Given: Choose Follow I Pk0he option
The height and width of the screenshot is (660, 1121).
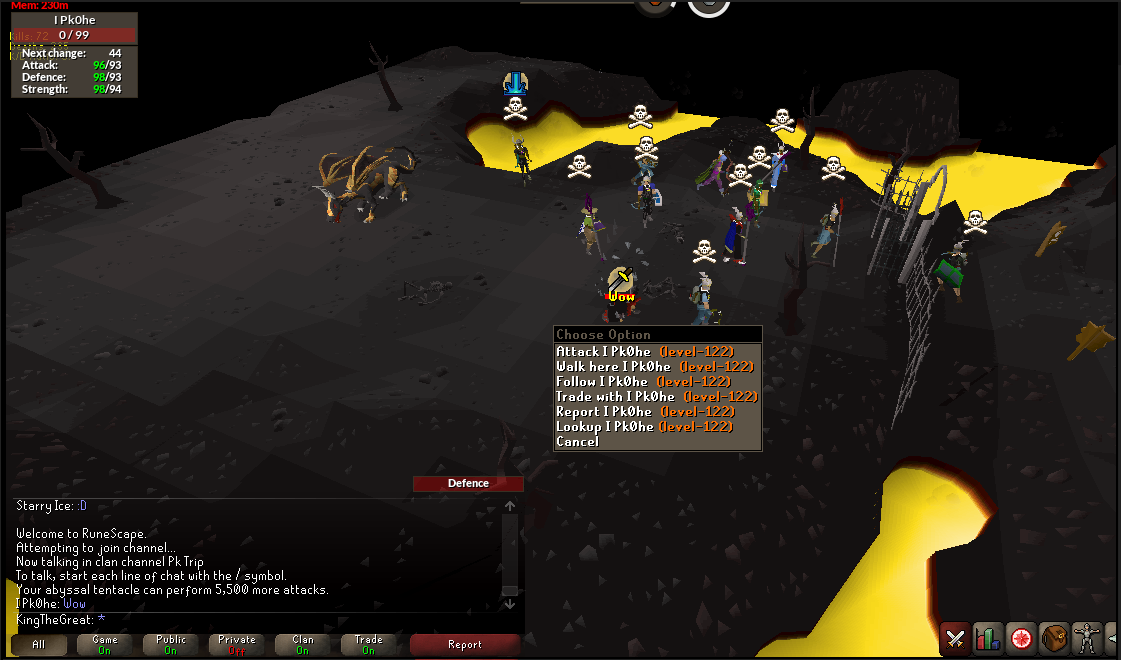Looking at the screenshot, I should 645,381.
